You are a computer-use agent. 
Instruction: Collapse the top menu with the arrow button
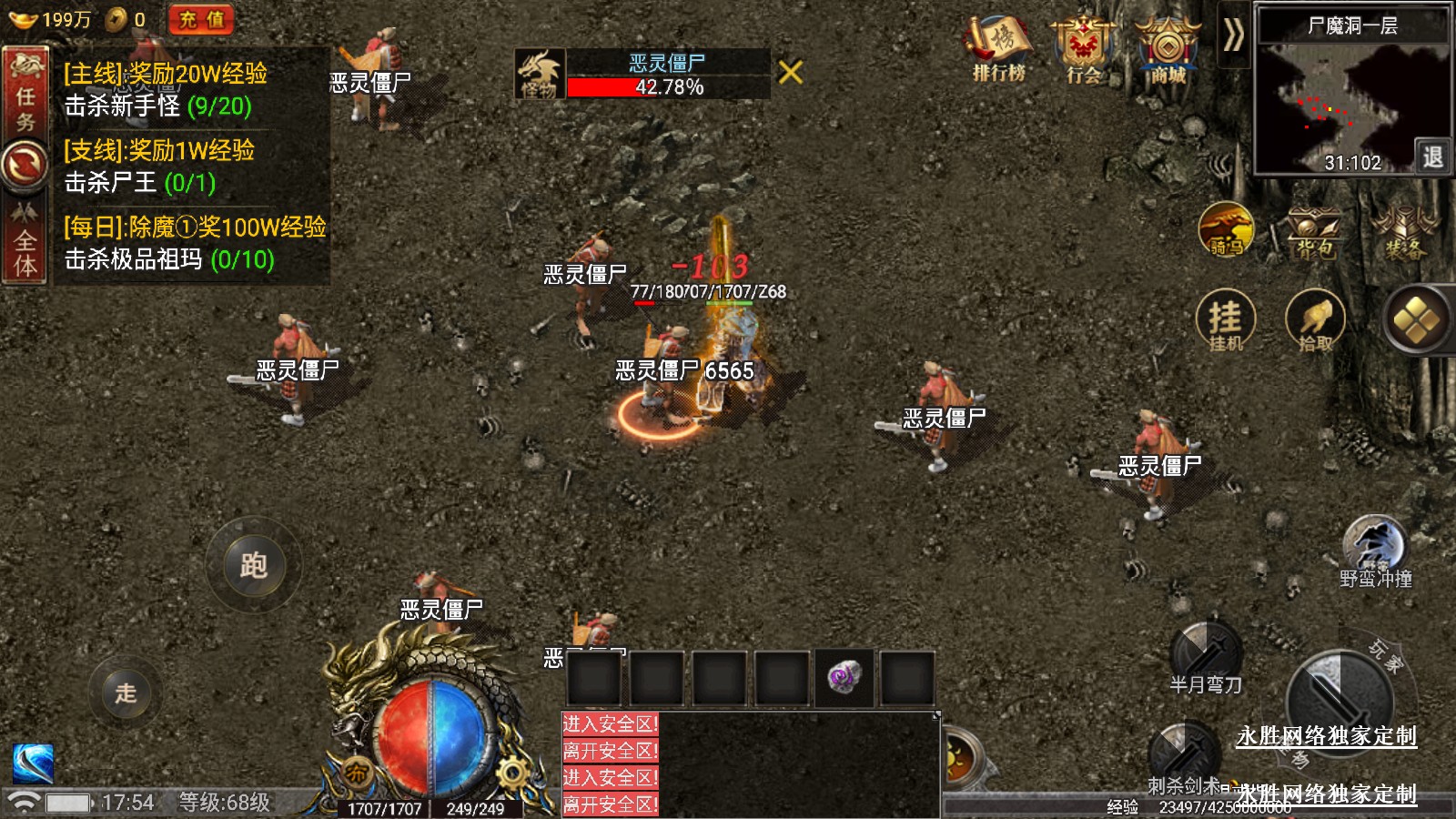point(1233,36)
